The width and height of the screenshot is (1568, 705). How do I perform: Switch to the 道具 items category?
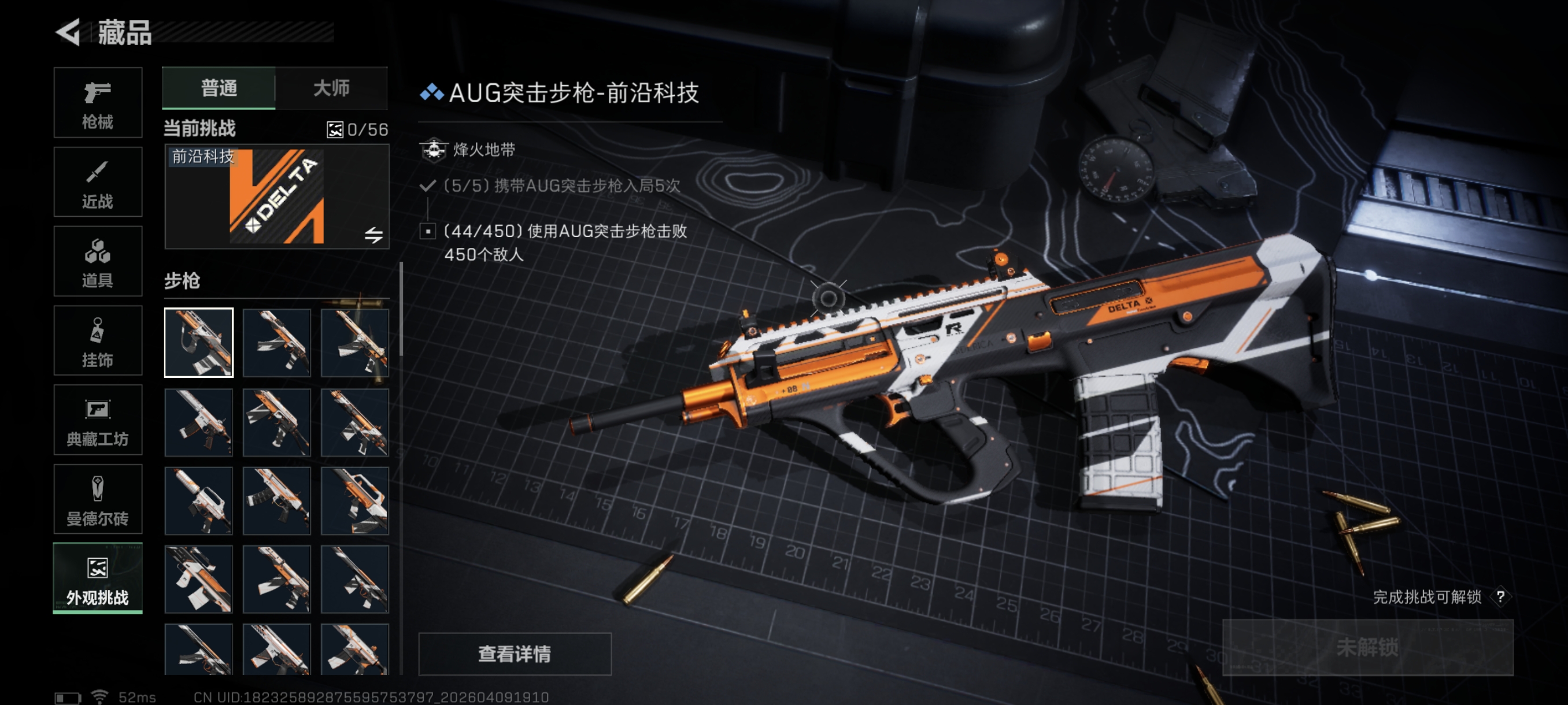[x=97, y=262]
